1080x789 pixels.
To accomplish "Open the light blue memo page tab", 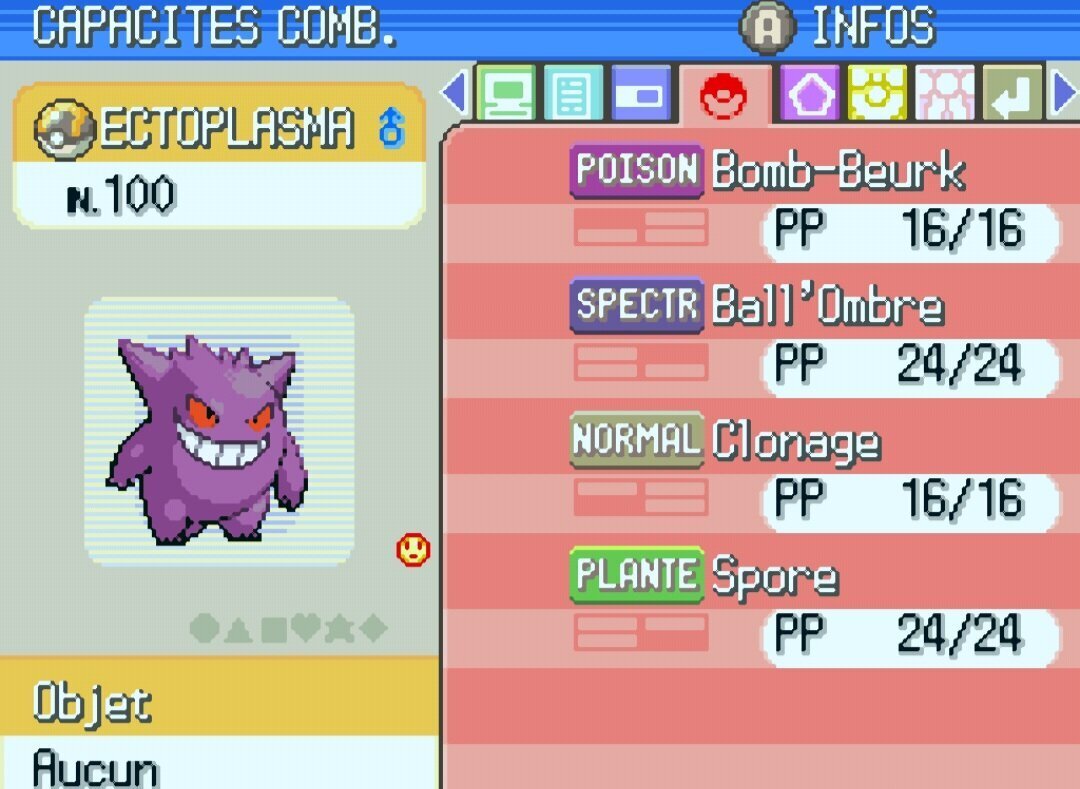I will (x=573, y=94).
